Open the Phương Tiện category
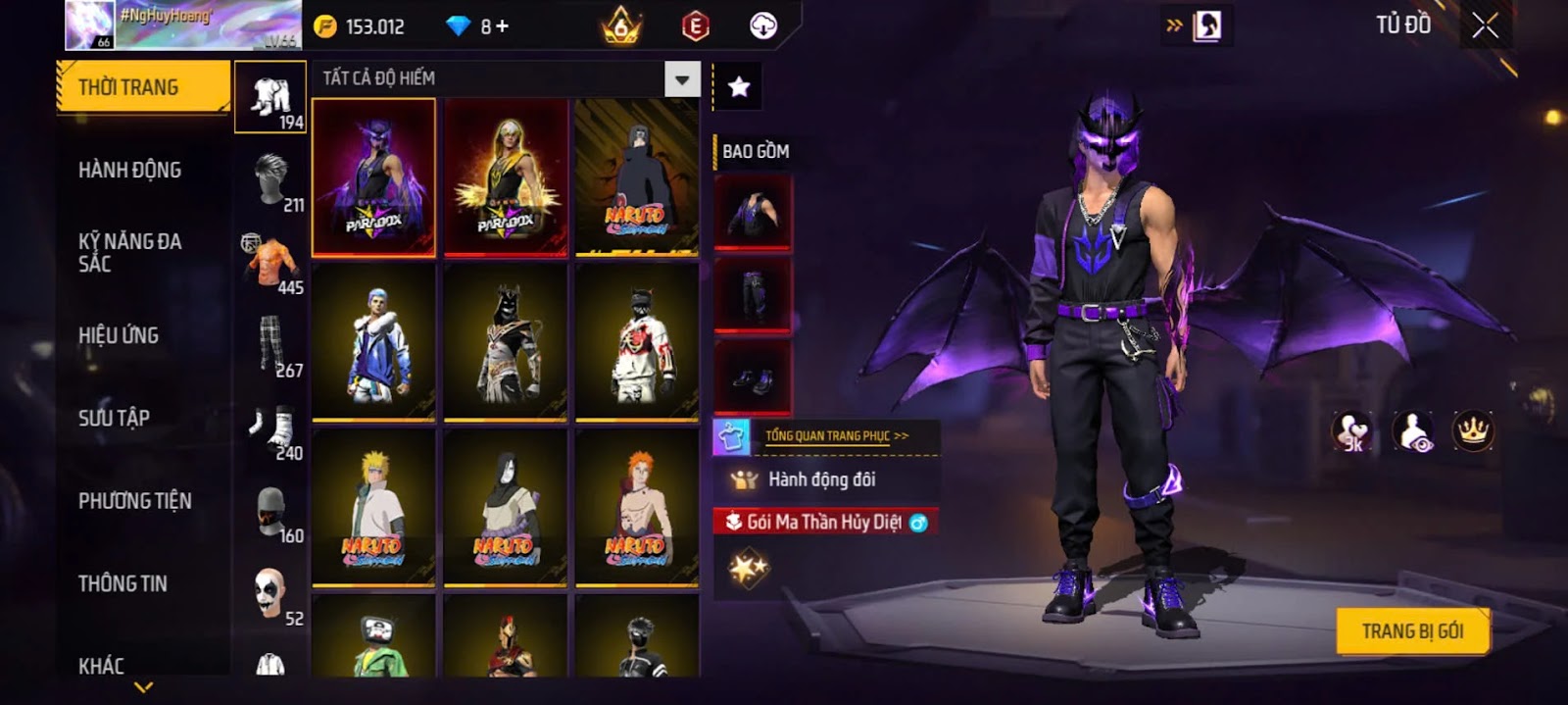The height and width of the screenshot is (705, 1568). [134, 501]
